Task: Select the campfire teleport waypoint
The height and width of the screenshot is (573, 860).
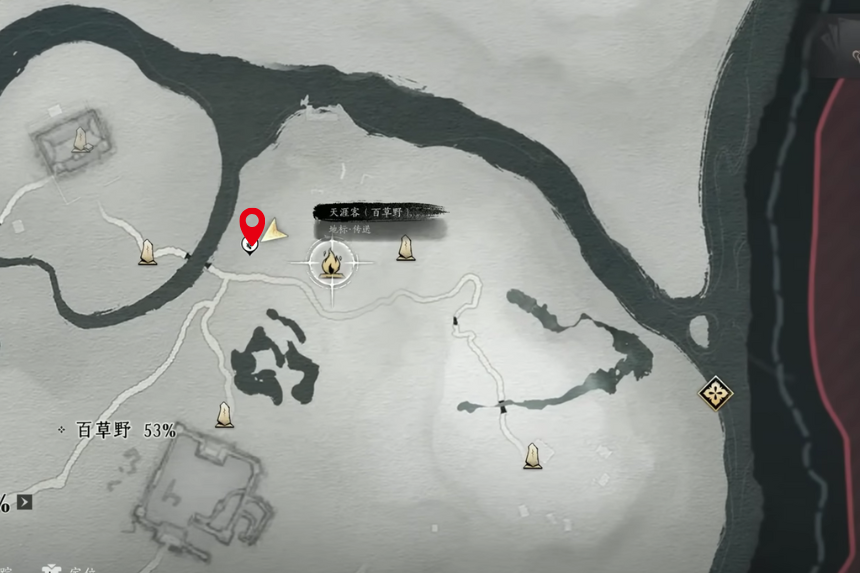Action: click(x=331, y=264)
